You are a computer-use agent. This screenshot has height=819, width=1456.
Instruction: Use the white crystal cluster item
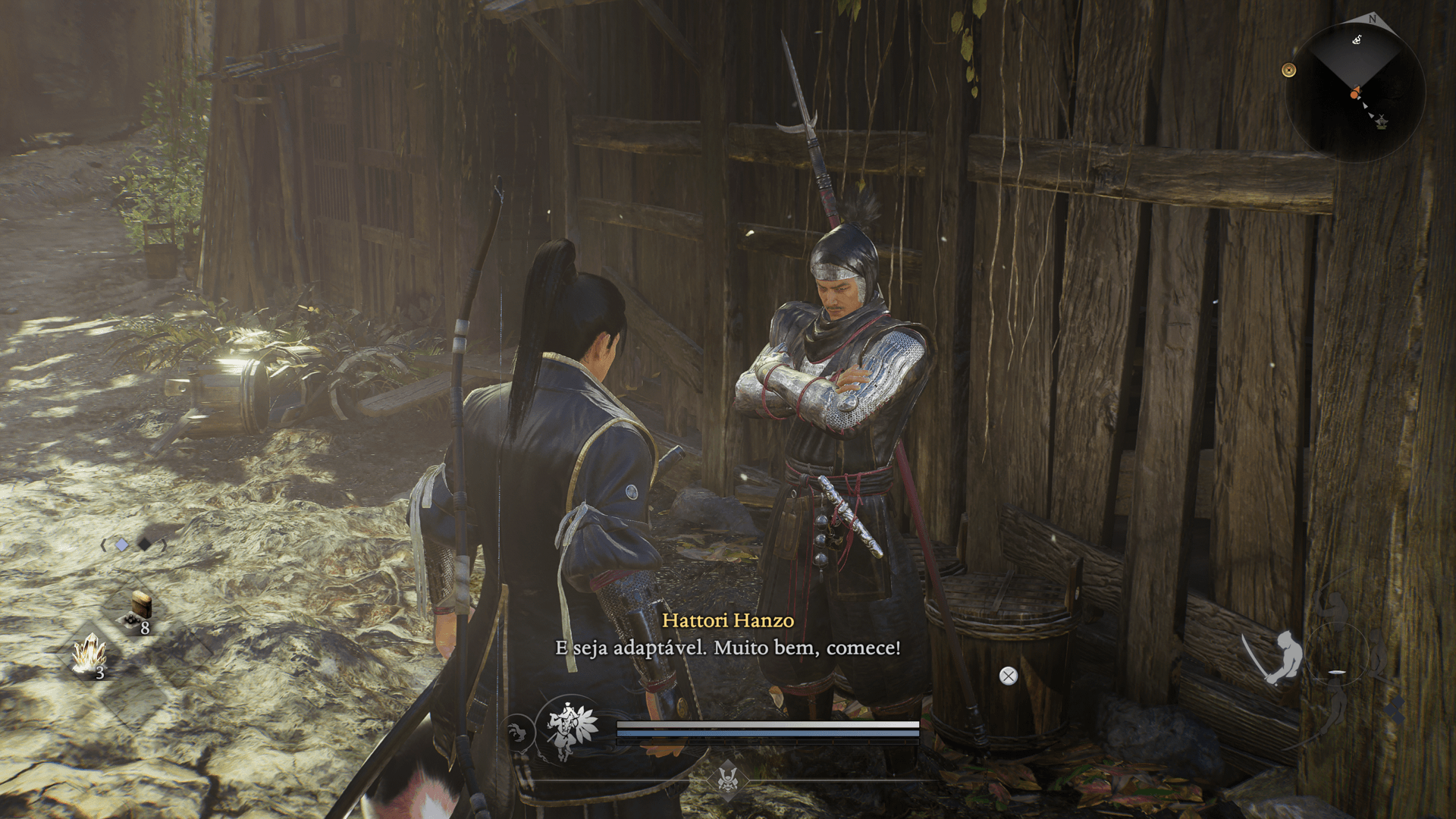point(90,654)
